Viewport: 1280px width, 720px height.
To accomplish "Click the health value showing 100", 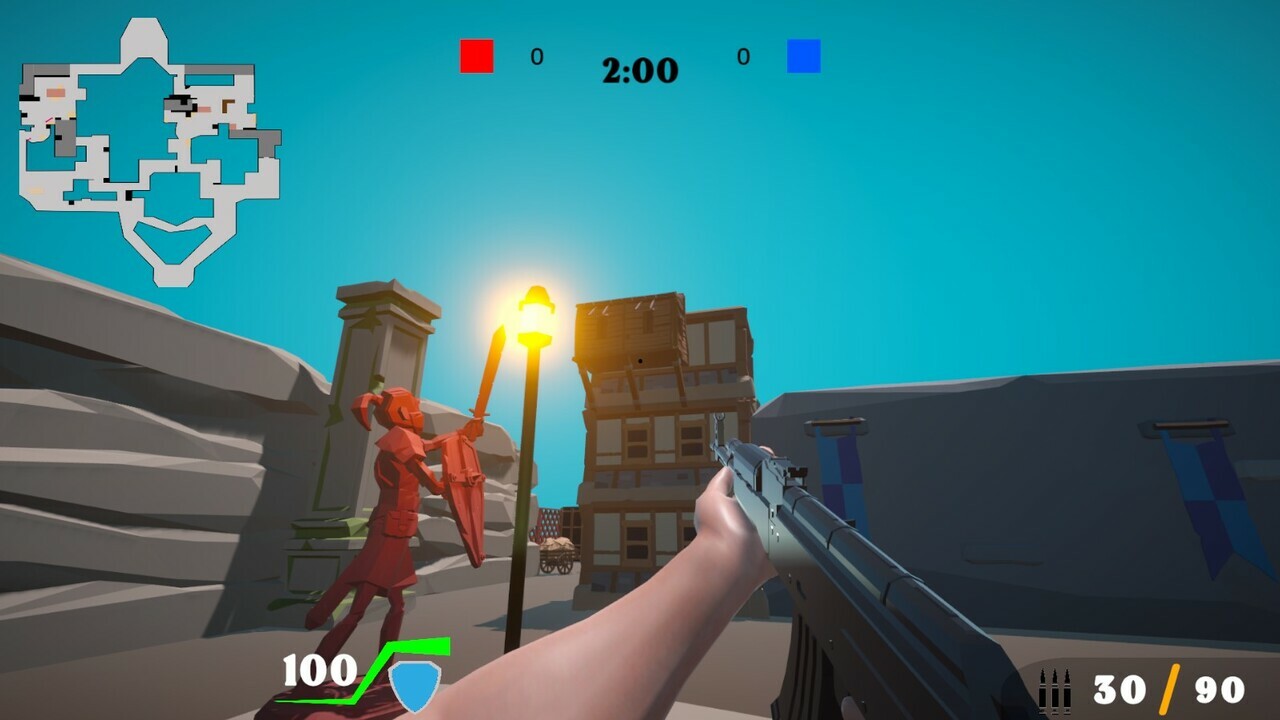I will click(x=318, y=668).
